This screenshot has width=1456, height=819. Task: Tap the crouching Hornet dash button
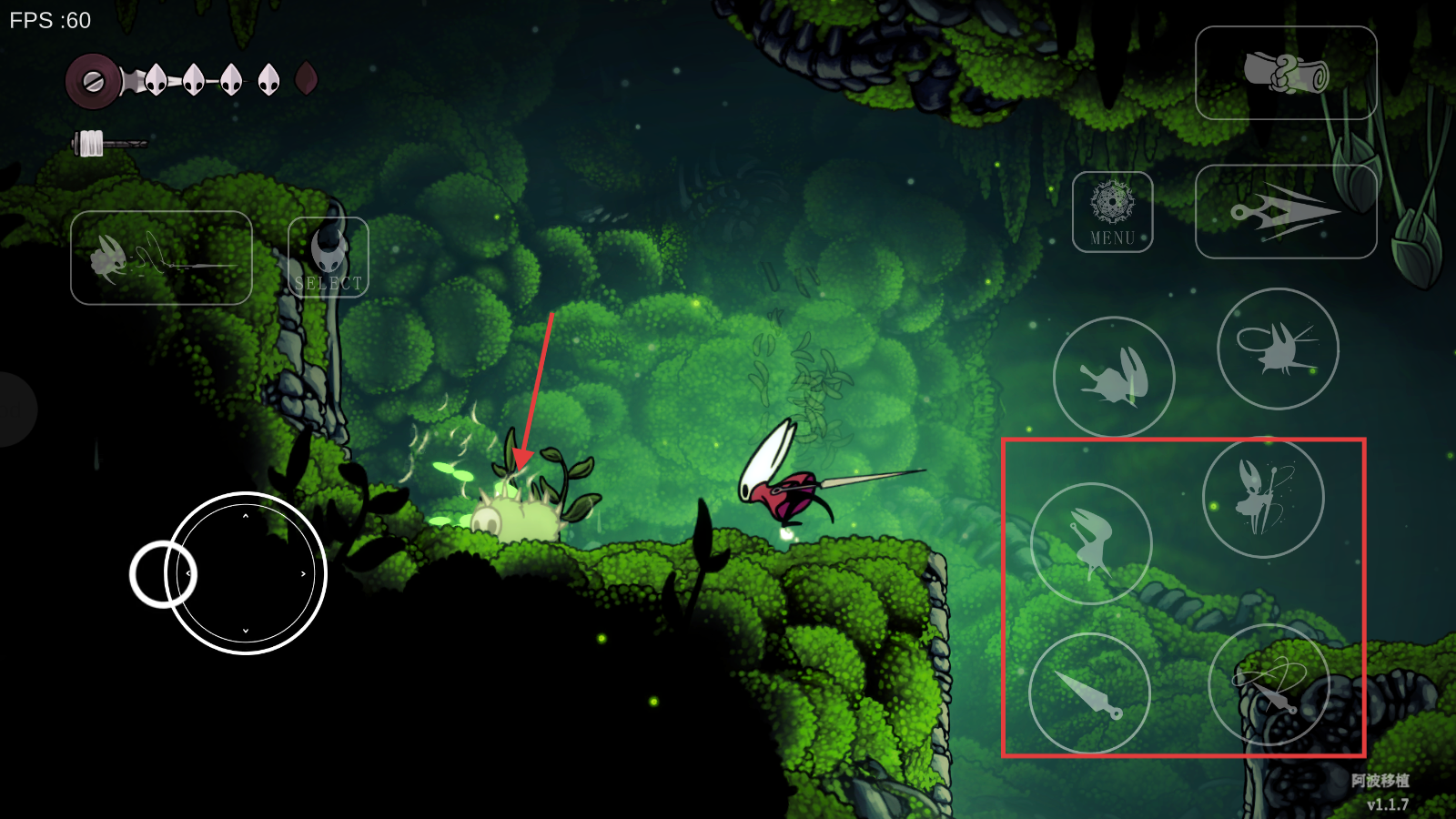click(x=1113, y=377)
